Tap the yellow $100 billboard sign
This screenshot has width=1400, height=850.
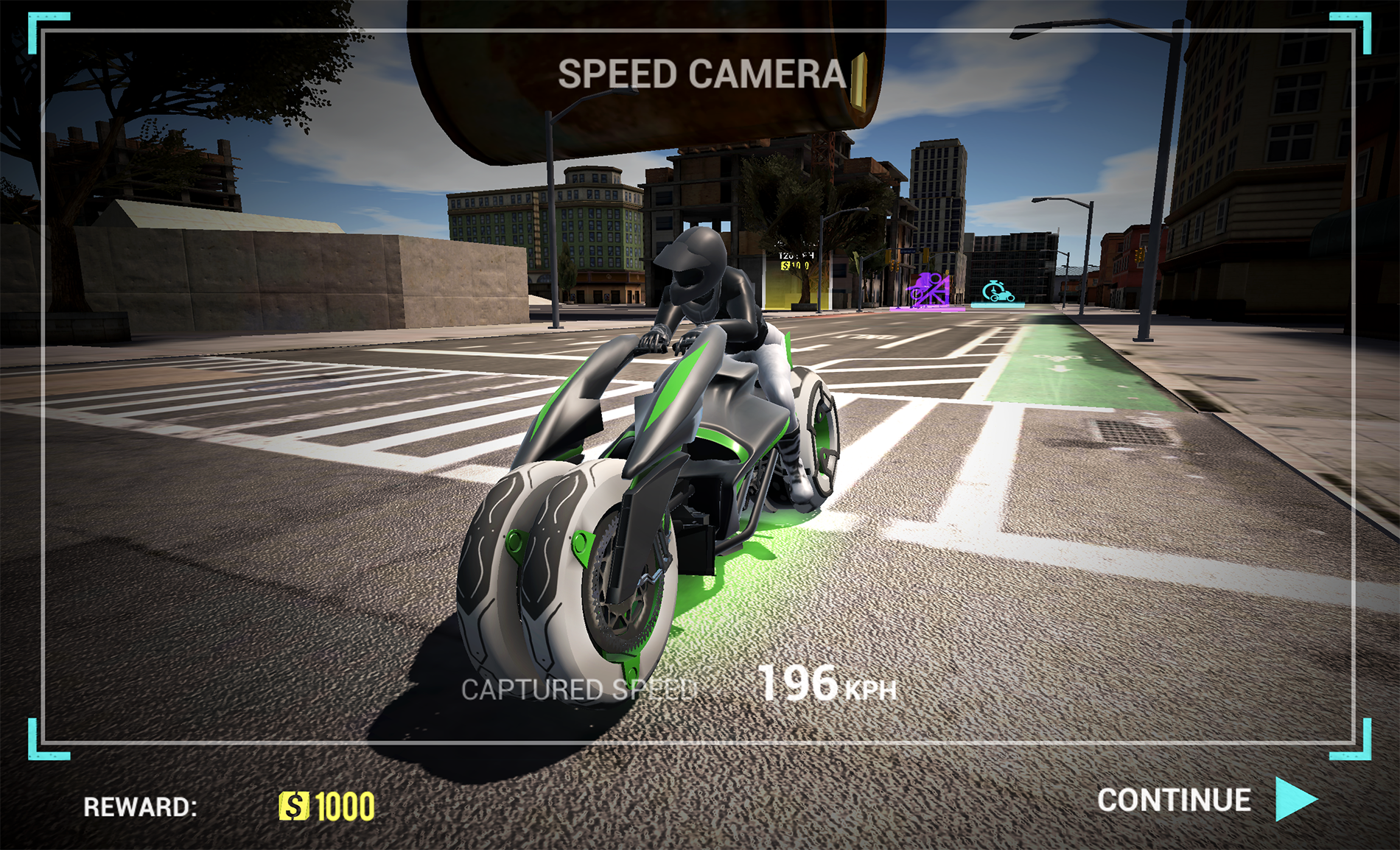794,266
